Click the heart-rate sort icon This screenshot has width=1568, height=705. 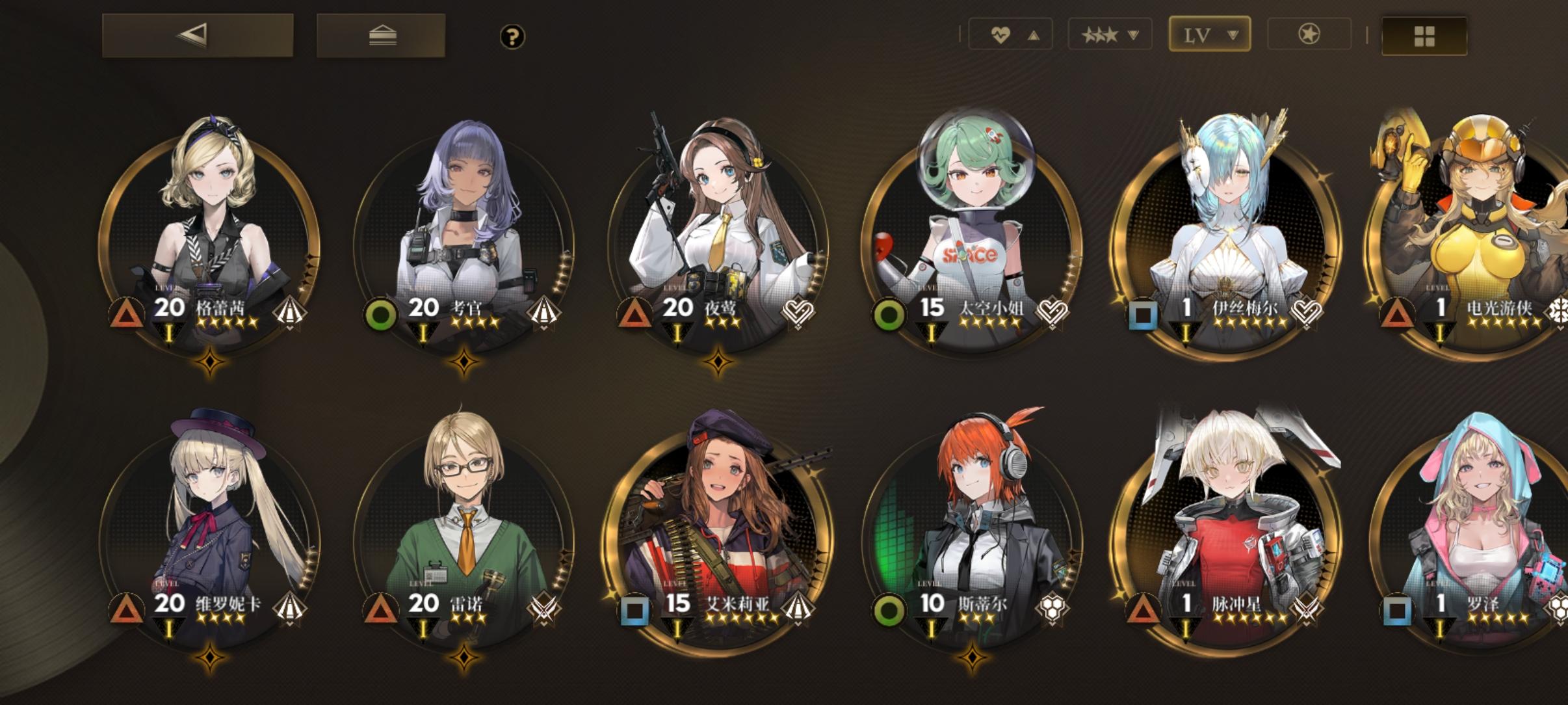pos(1001,34)
